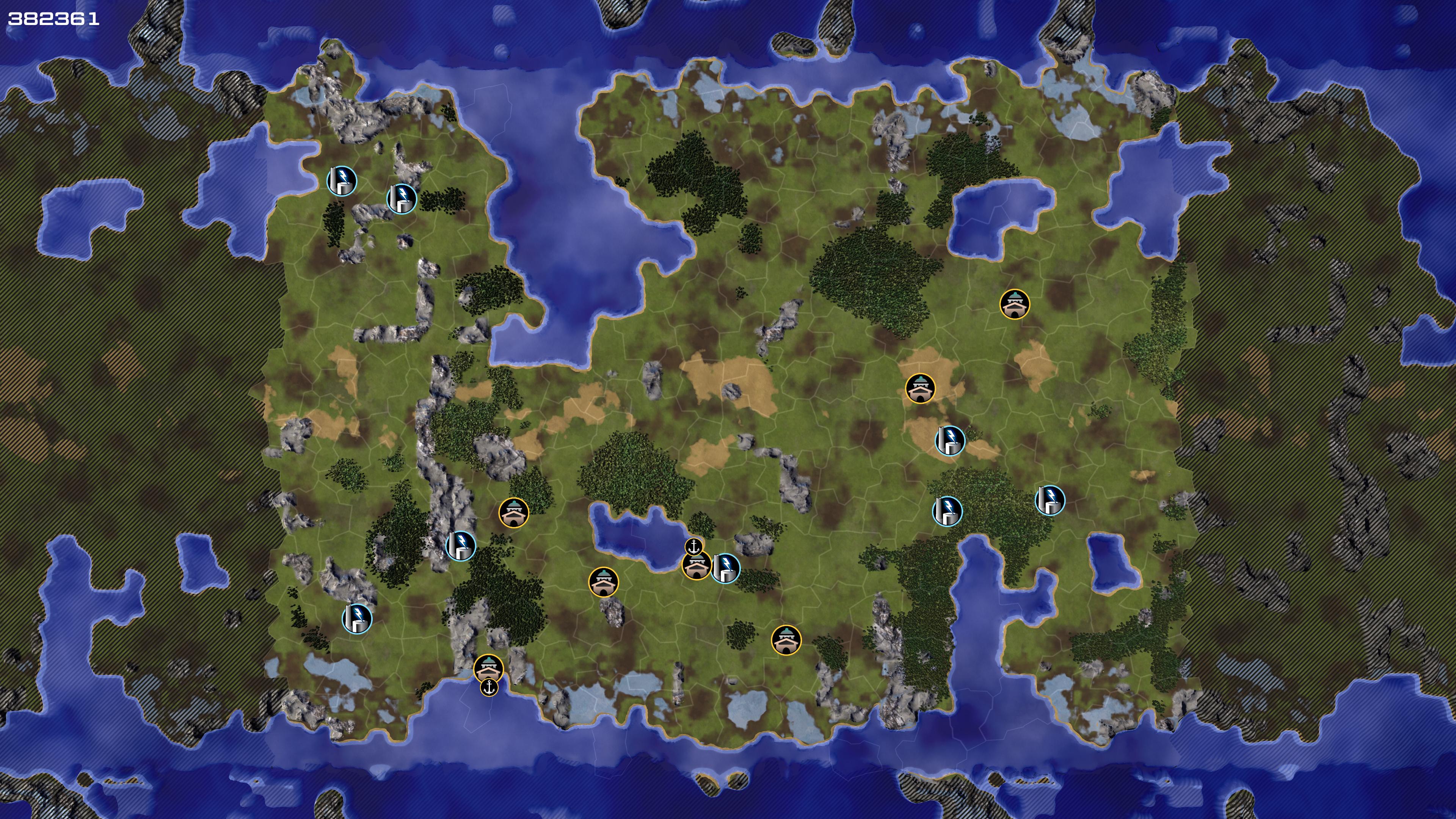Select the lightning power marker on the sand patch
This screenshot has width=1456, height=819.
[x=950, y=440]
